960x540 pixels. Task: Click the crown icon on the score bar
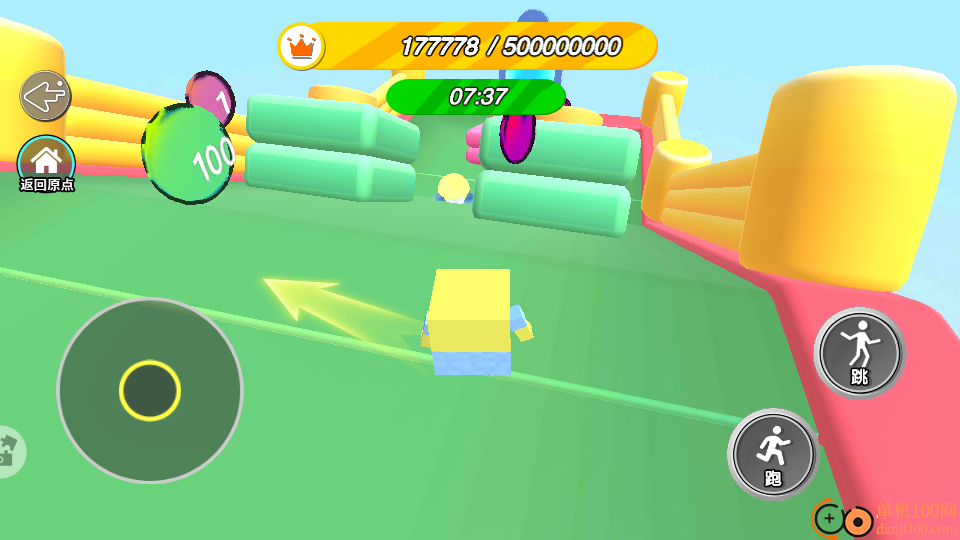pos(301,46)
